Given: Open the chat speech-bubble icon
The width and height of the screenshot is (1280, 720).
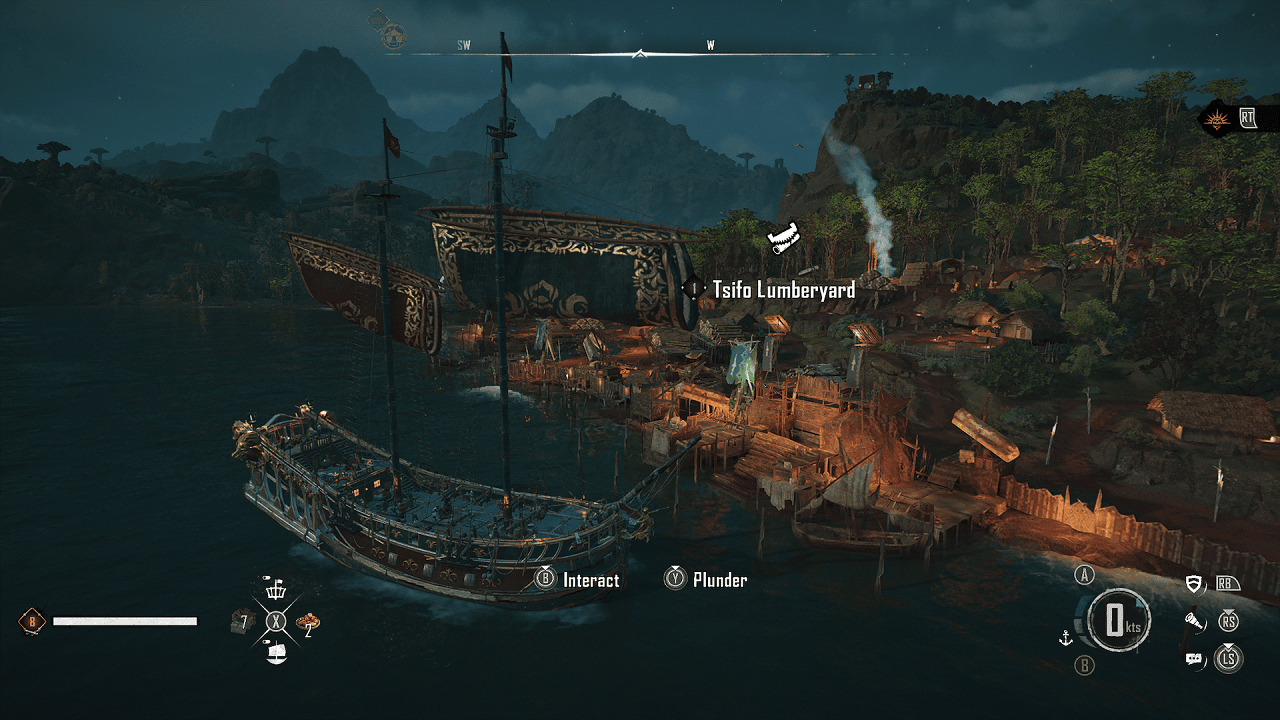Looking at the screenshot, I should point(1194,658).
